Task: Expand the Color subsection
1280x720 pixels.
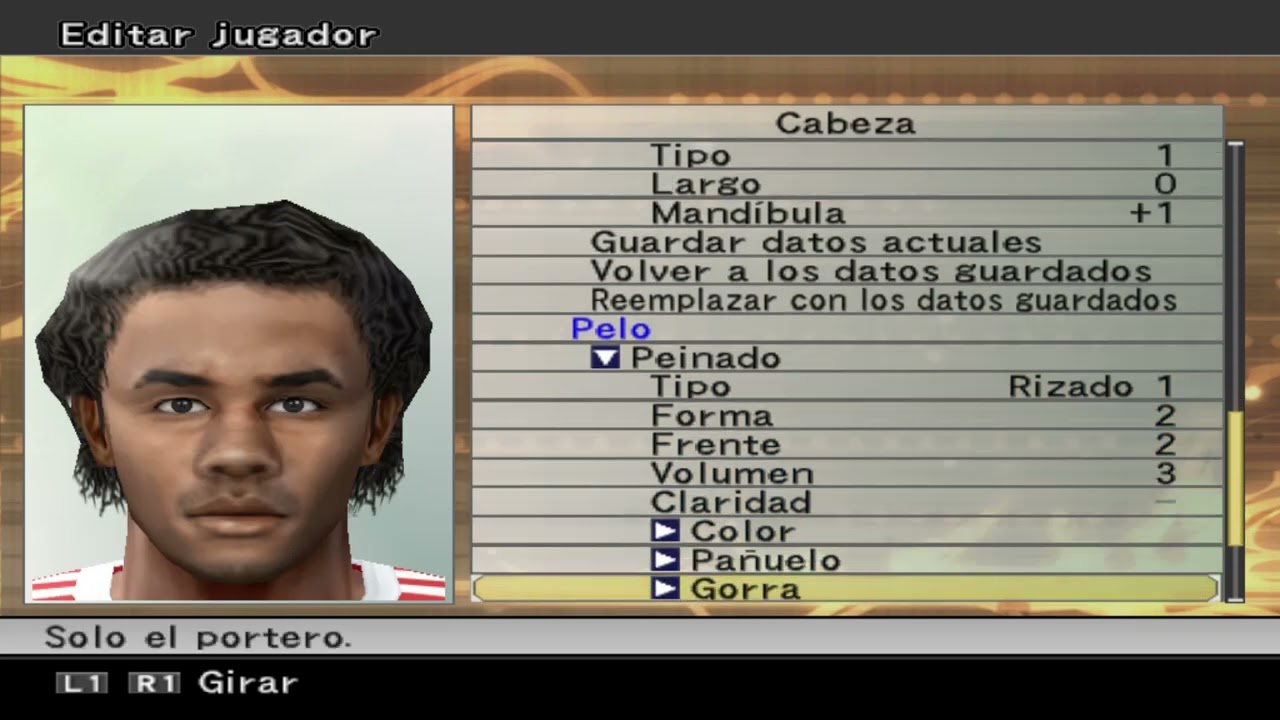Action: [741, 531]
